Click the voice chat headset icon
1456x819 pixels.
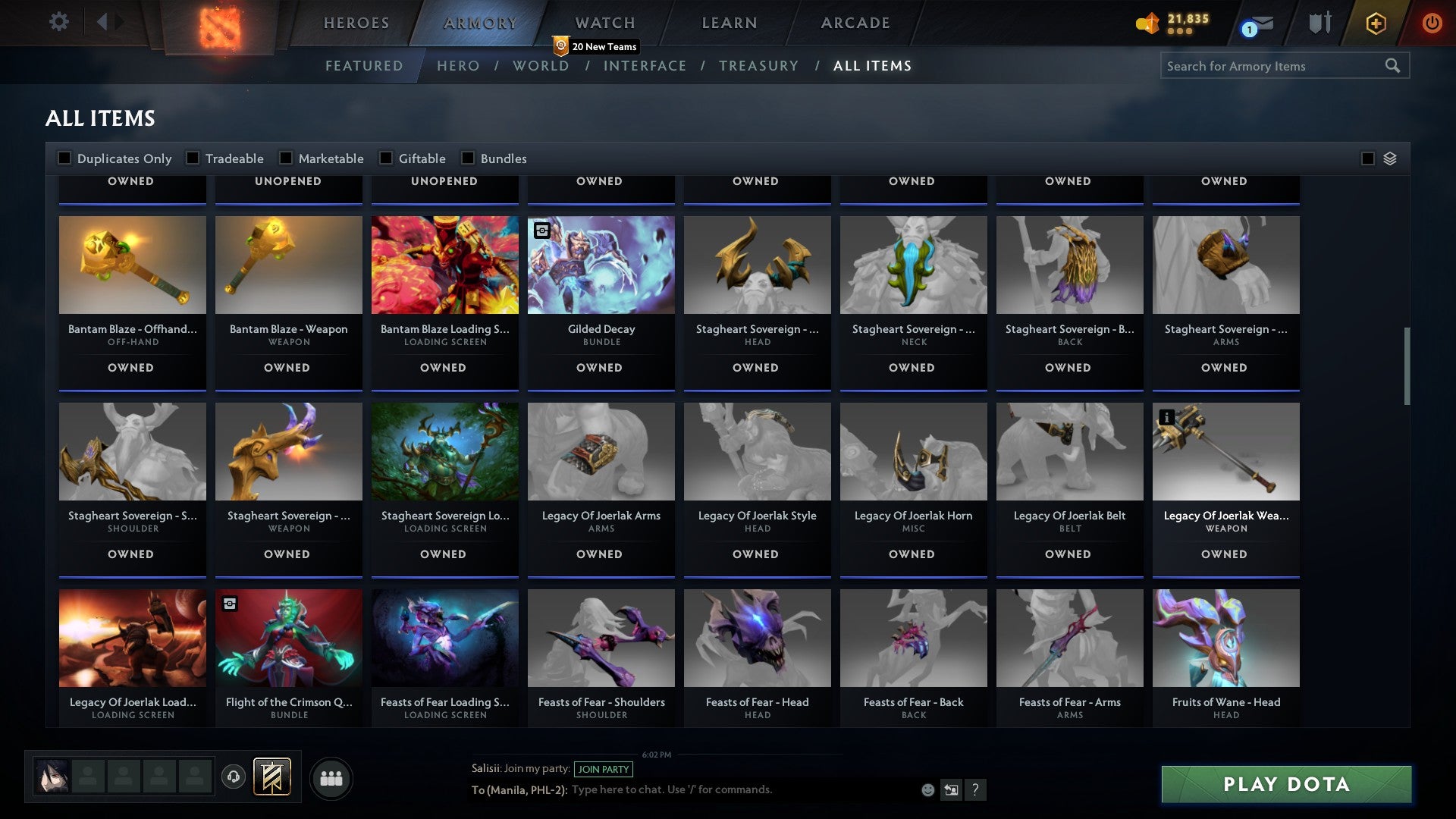(x=233, y=778)
